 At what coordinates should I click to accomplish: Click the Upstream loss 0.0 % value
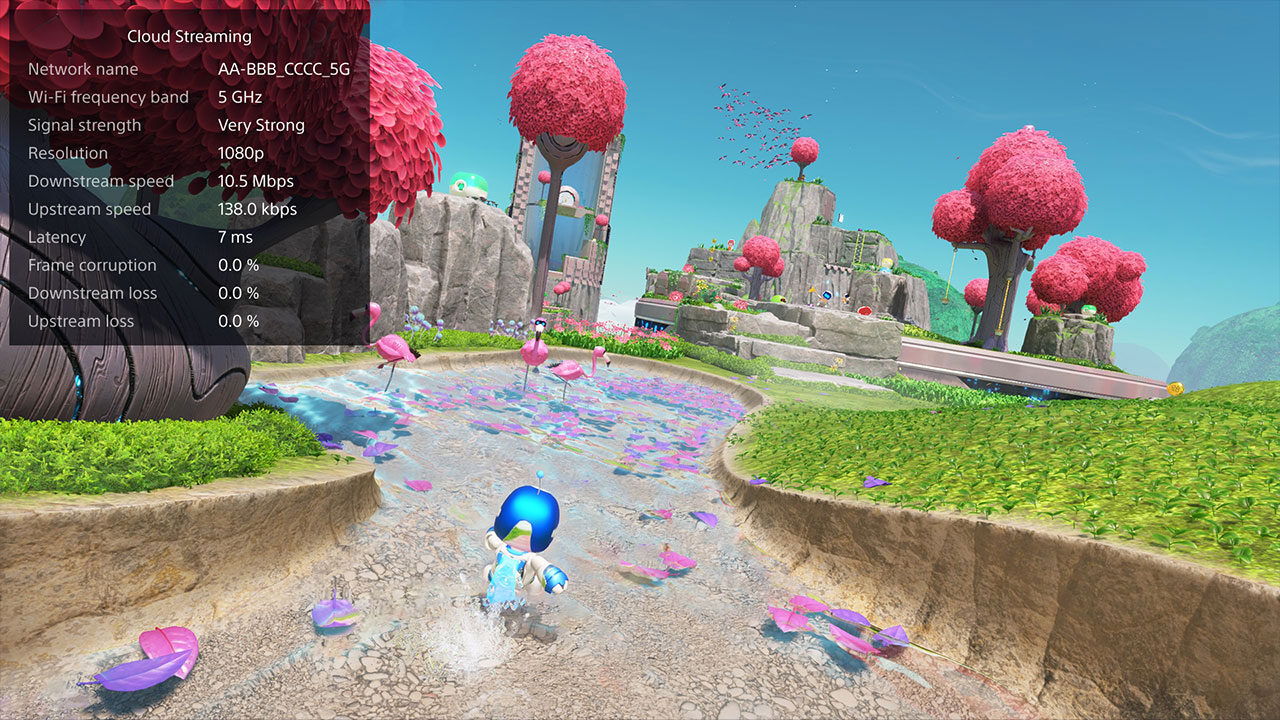(x=238, y=321)
